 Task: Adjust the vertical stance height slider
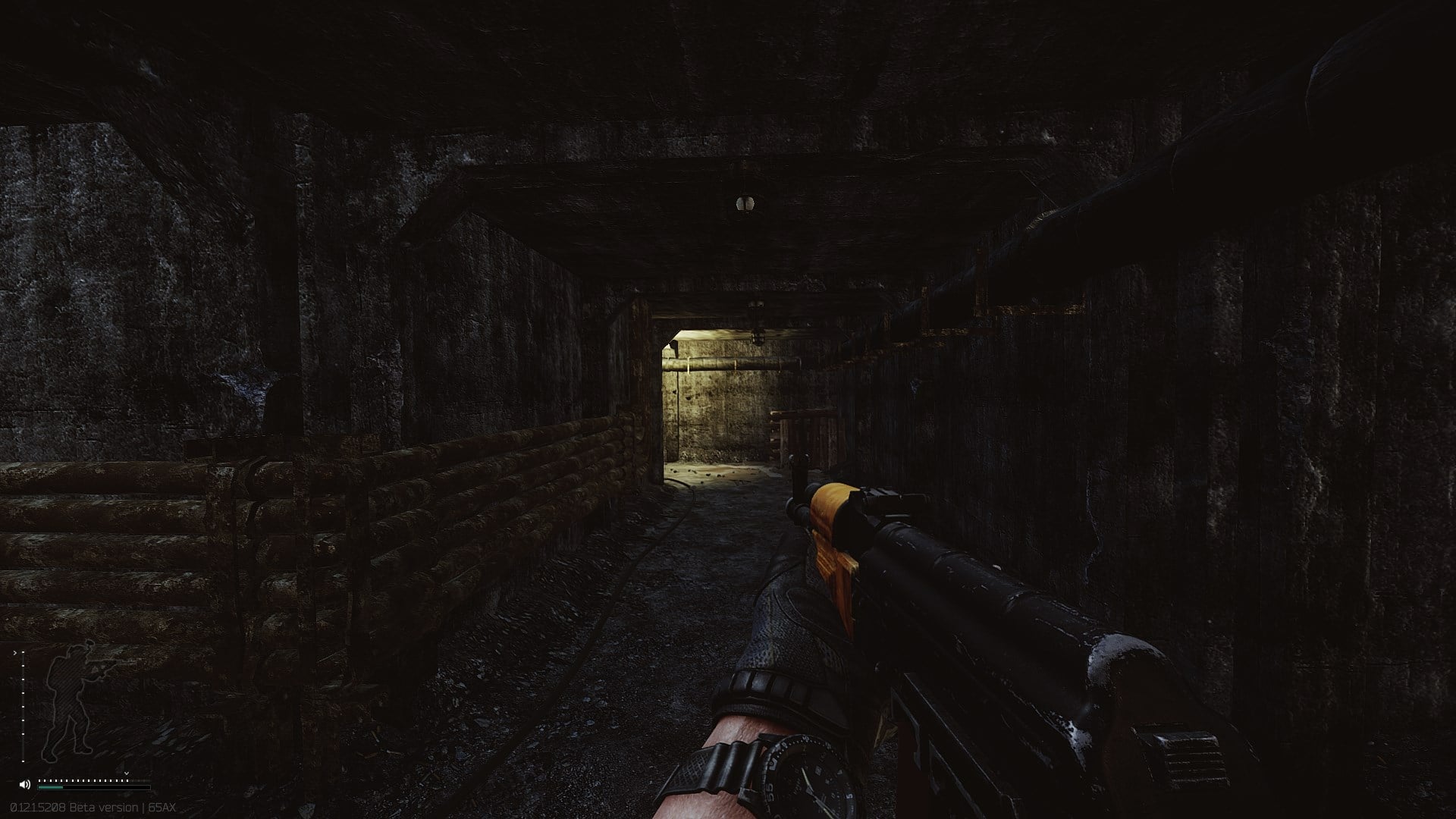pos(23,705)
